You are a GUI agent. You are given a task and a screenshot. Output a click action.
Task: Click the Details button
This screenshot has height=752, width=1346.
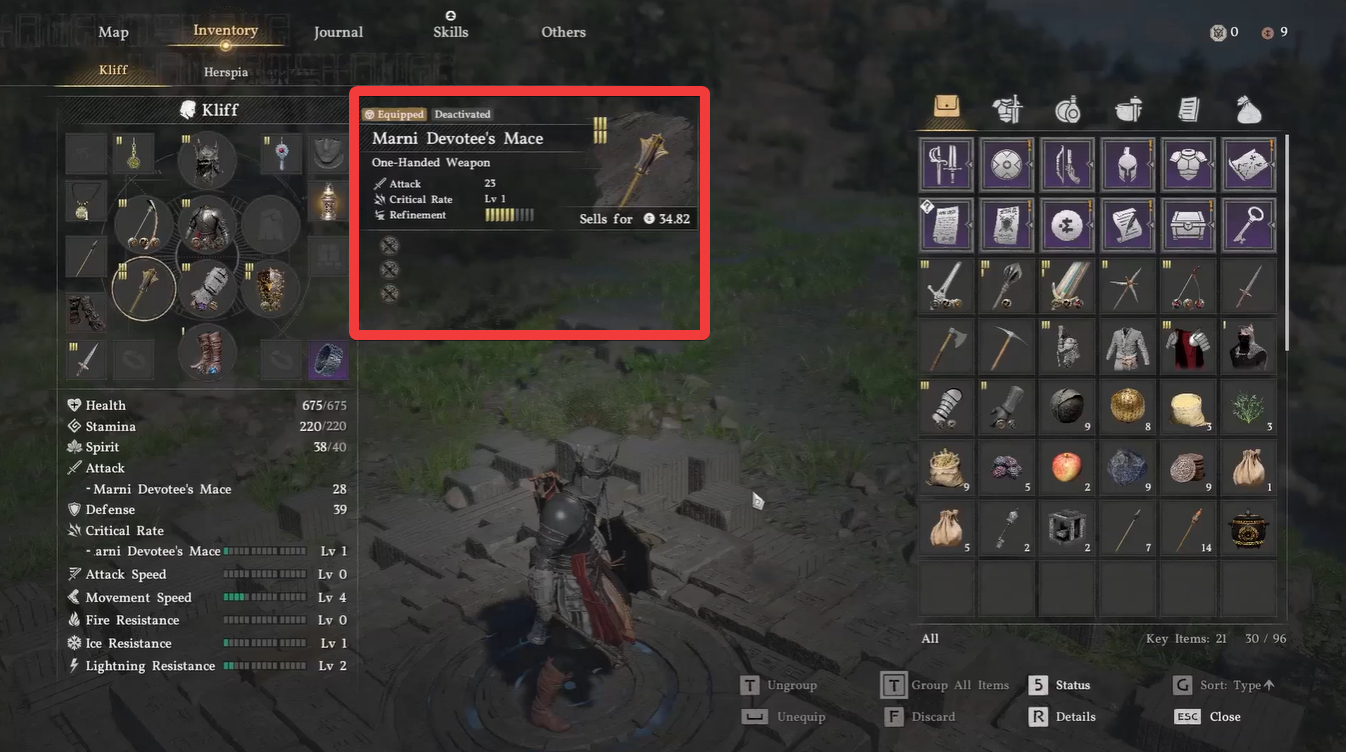tap(1075, 716)
